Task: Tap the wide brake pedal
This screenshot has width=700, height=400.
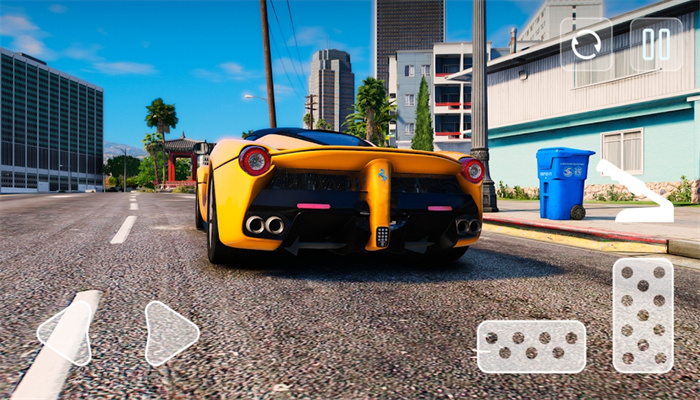Action: (x=530, y=346)
